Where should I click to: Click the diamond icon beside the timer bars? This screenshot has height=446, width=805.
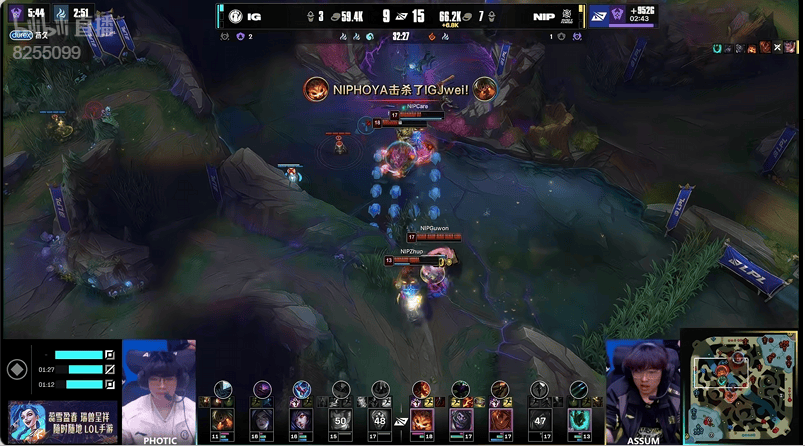pyautogui.click(x=15, y=369)
